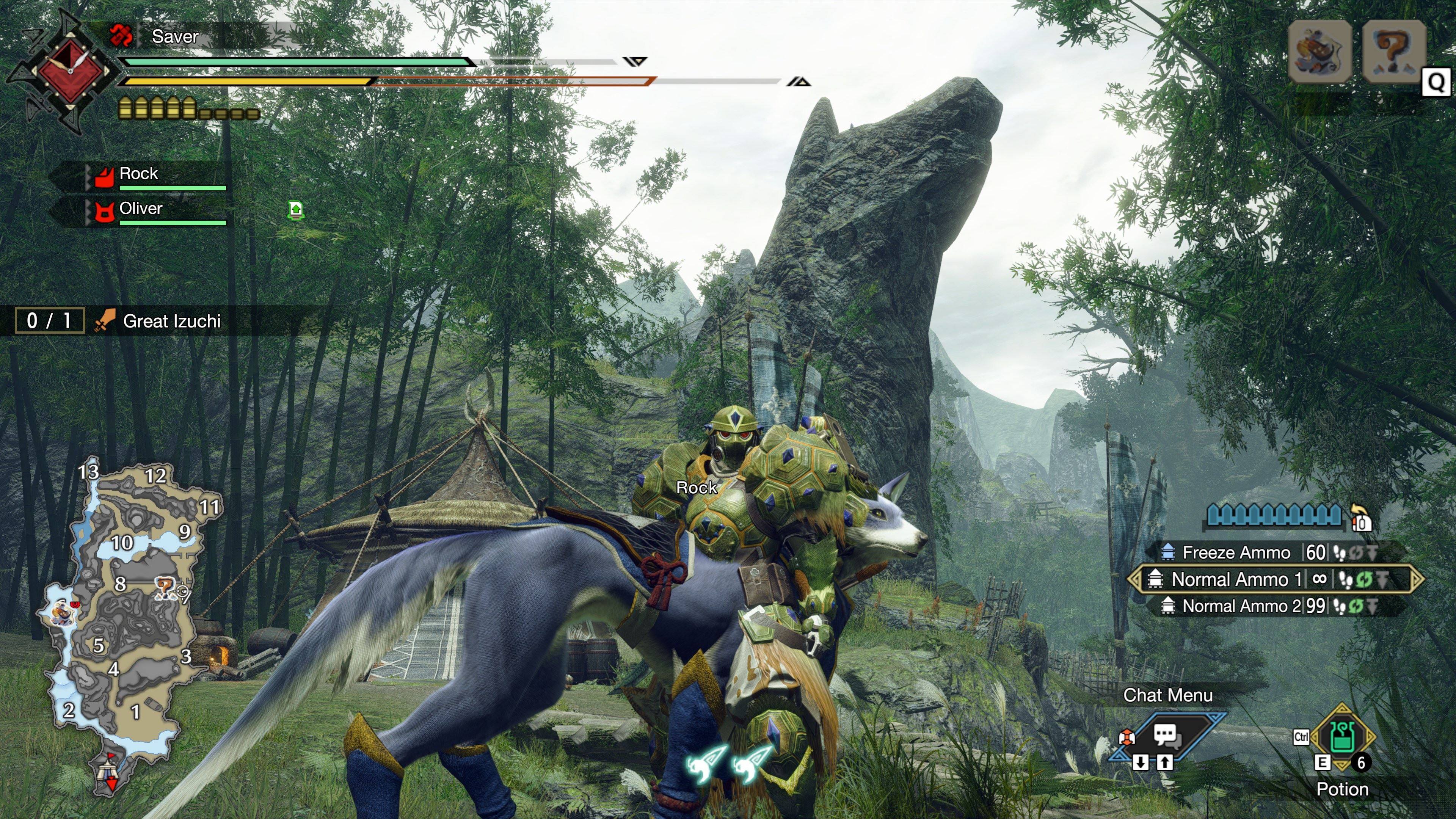Click hunter name Saver in status bar
Viewport: 1456px width, 819px height.
tap(175, 37)
